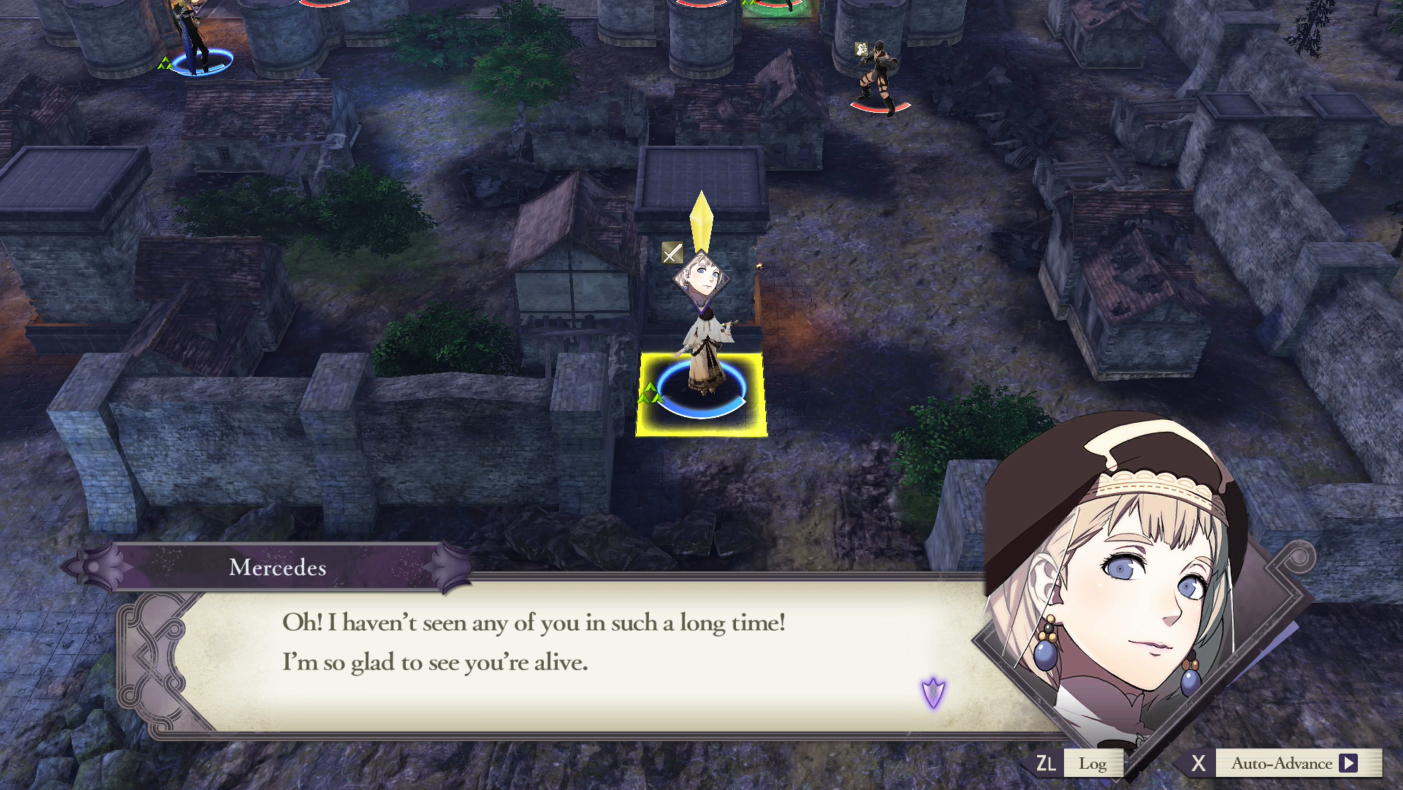The image size is (1403, 790).
Task: Click the Log label in the bottom bar
Action: coord(1092,763)
